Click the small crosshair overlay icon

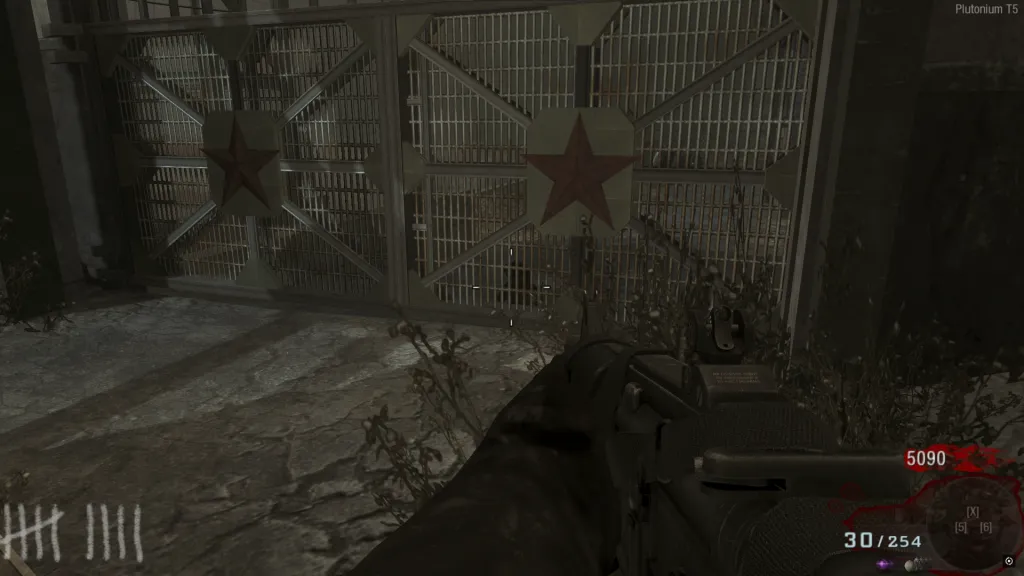point(1008,560)
